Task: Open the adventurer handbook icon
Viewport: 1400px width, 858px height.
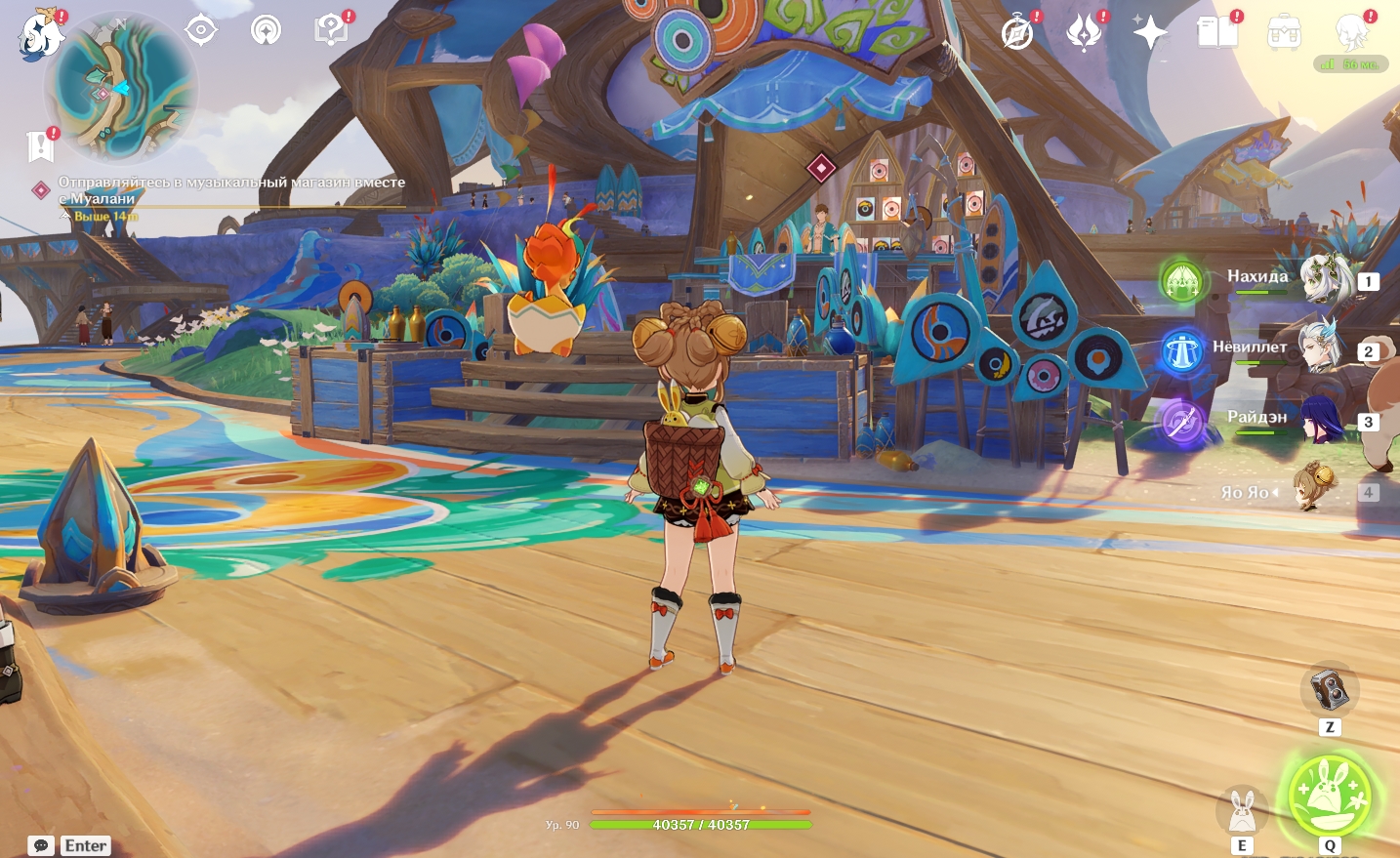Action: [1217, 32]
